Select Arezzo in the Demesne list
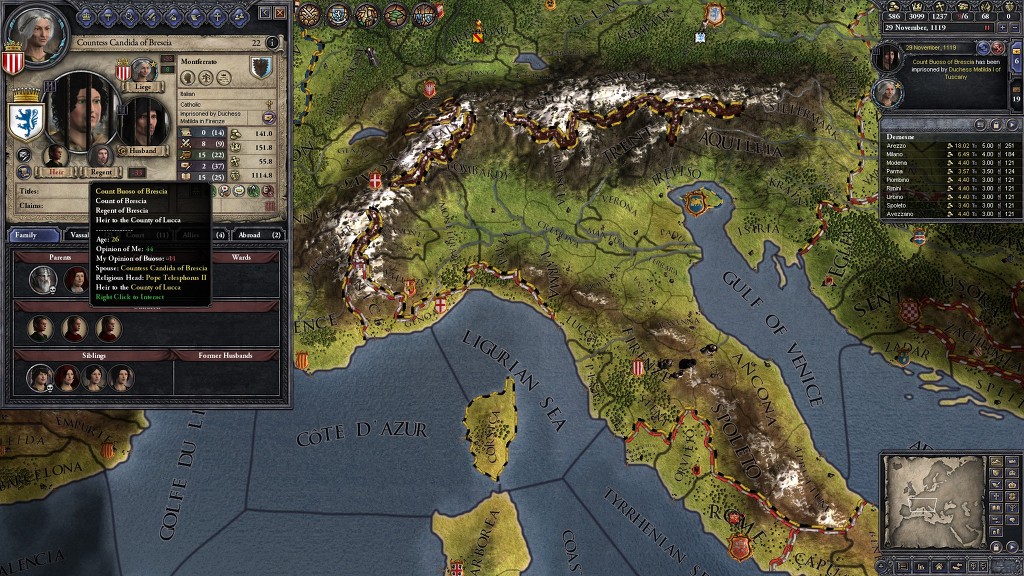Viewport: 1024px width, 576px height. pos(904,145)
